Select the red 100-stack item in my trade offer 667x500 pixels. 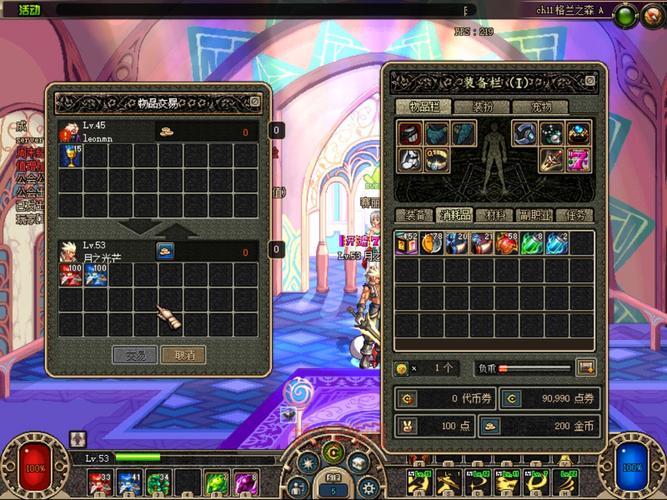[70, 274]
